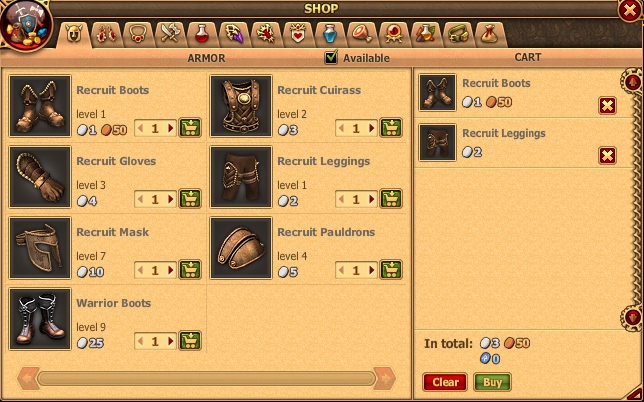Image resolution: width=644 pixels, height=402 pixels.
Task: Add Warrior Boots to cart
Action: pyautogui.click(x=190, y=341)
